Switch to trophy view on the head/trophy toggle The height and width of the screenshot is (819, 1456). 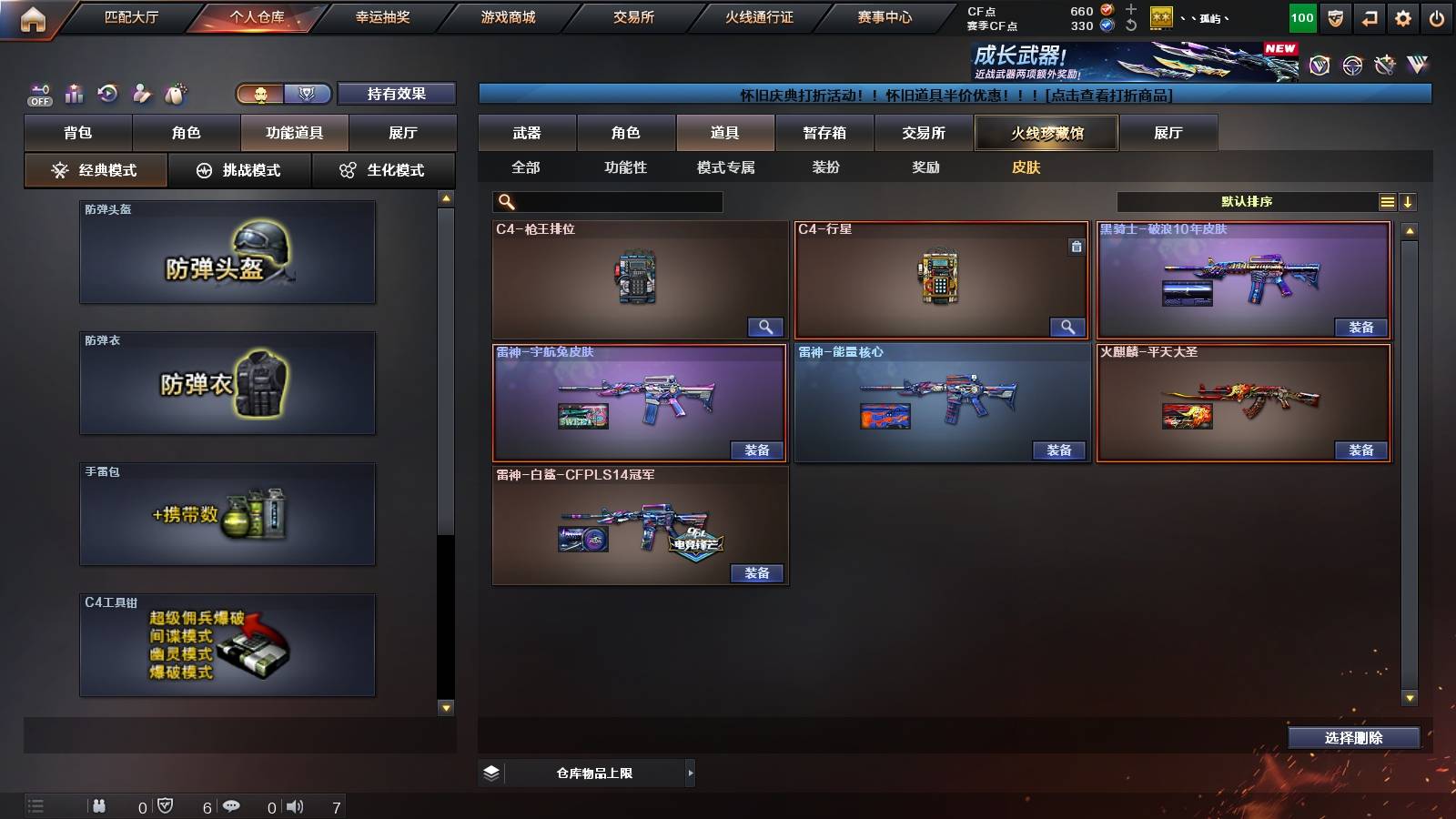coord(308,94)
